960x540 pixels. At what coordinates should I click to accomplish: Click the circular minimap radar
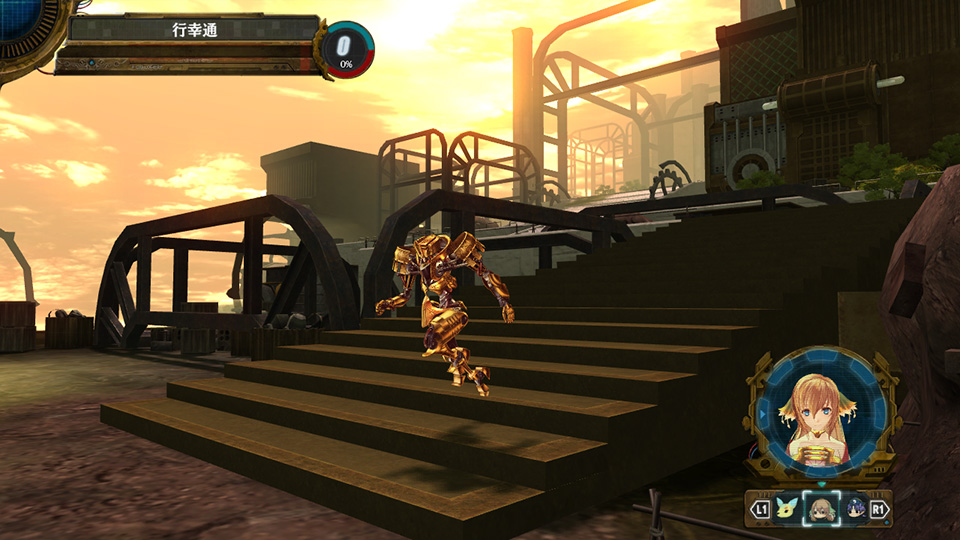[20, 22]
